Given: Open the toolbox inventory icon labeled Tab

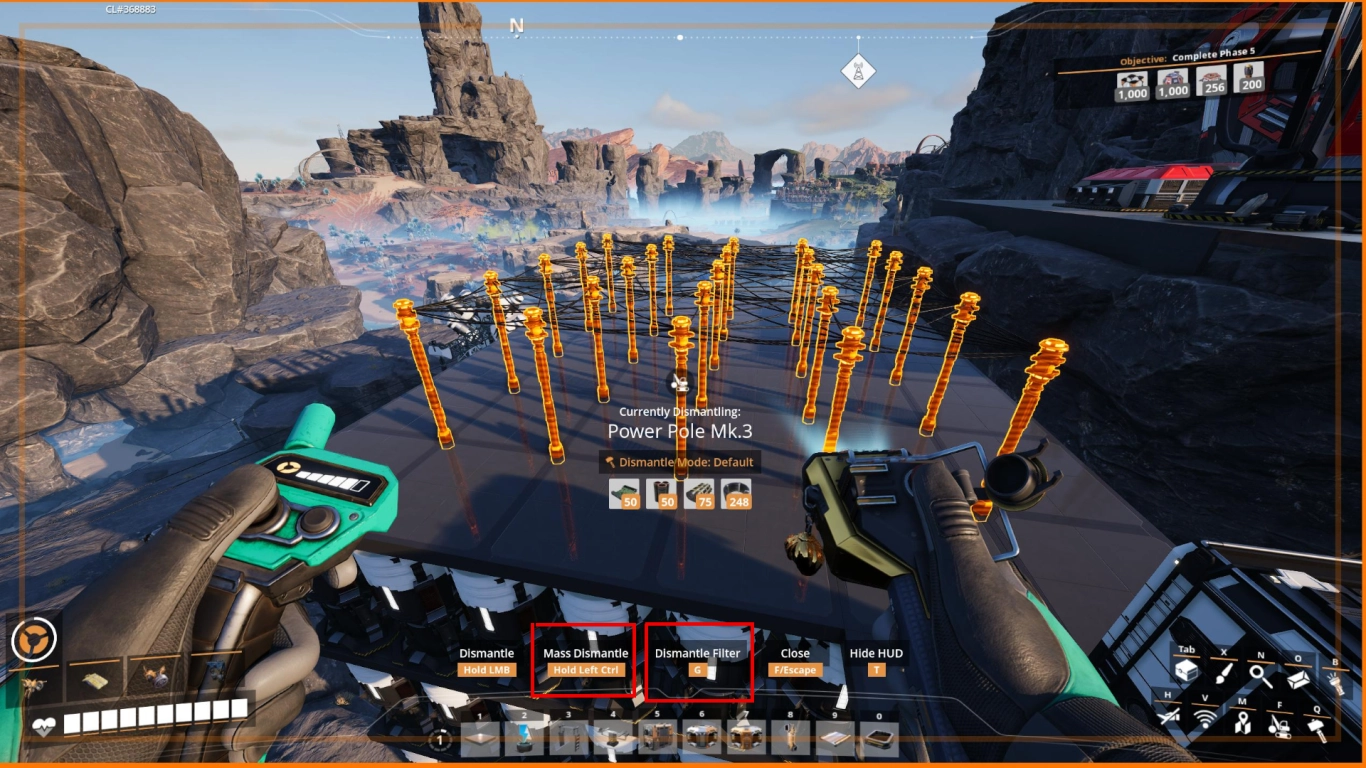Looking at the screenshot, I should tap(1187, 671).
